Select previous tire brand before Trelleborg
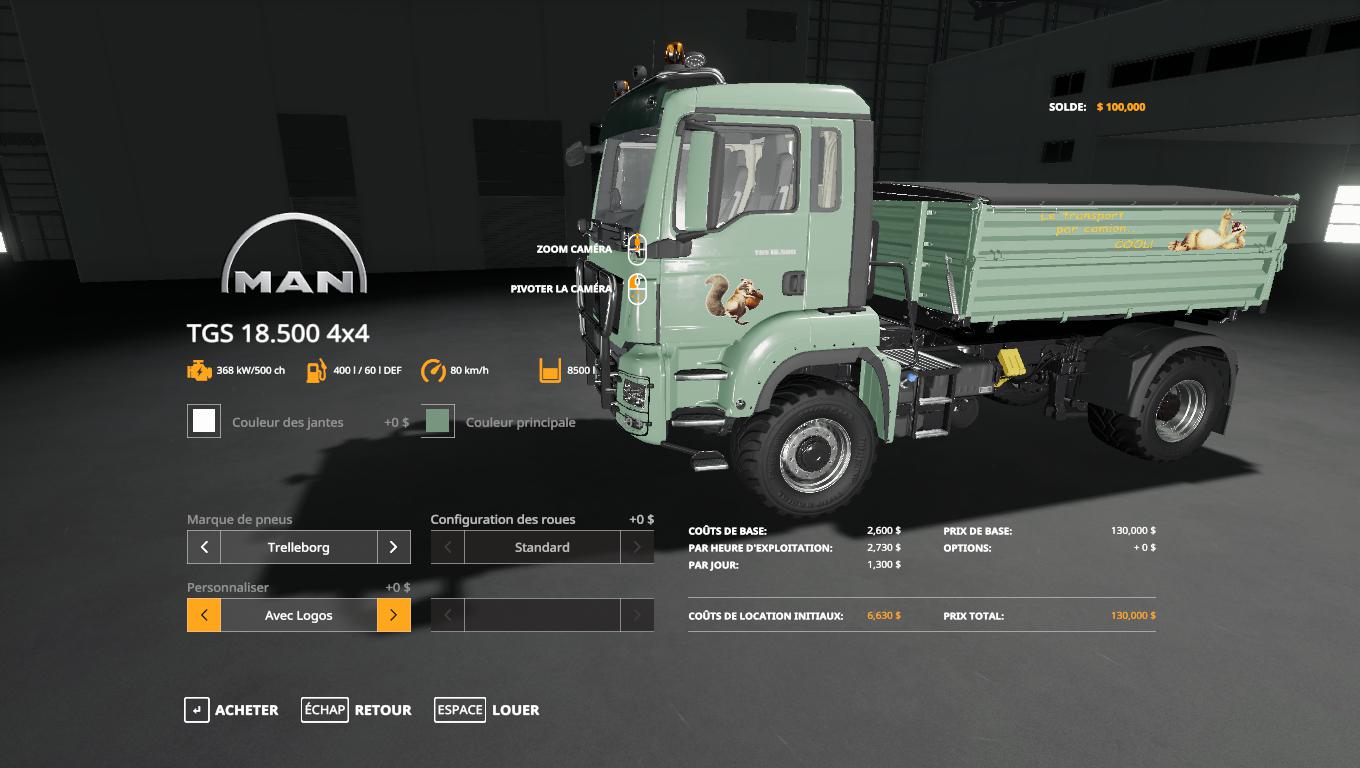1360x768 pixels. pyautogui.click(x=204, y=547)
